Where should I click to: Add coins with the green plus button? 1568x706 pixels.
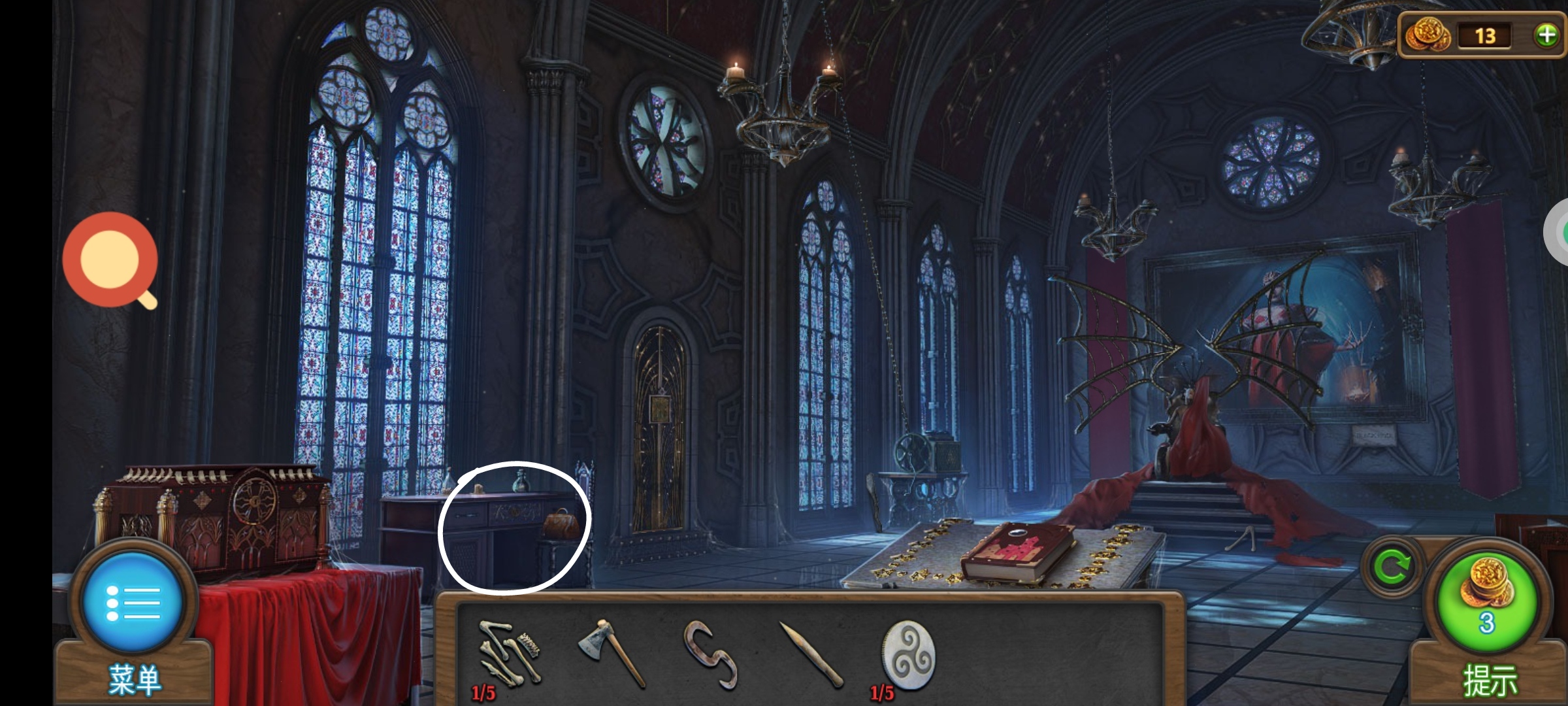[1546, 35]
